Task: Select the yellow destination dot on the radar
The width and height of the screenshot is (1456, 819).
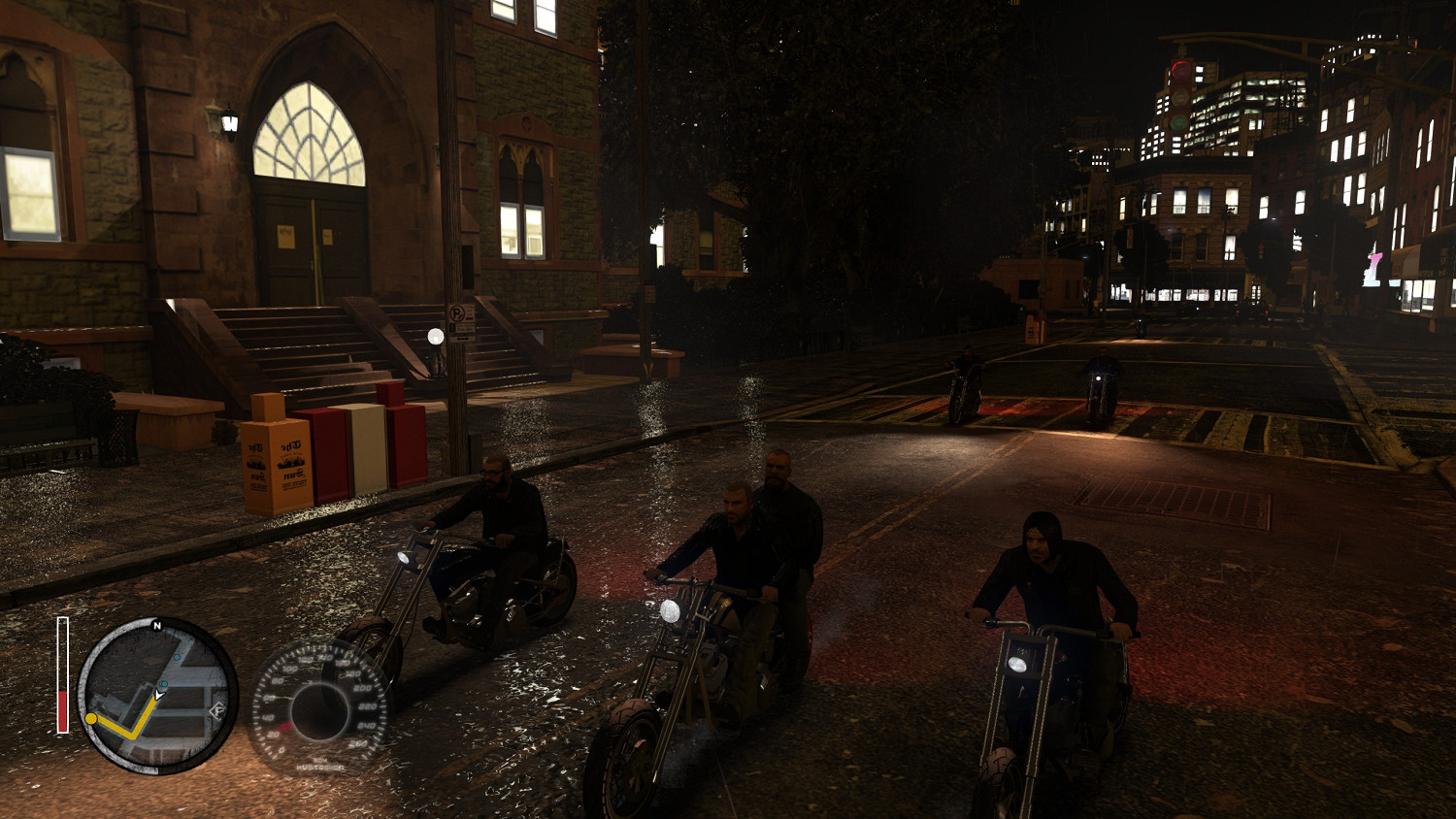Action: (91, 718)
